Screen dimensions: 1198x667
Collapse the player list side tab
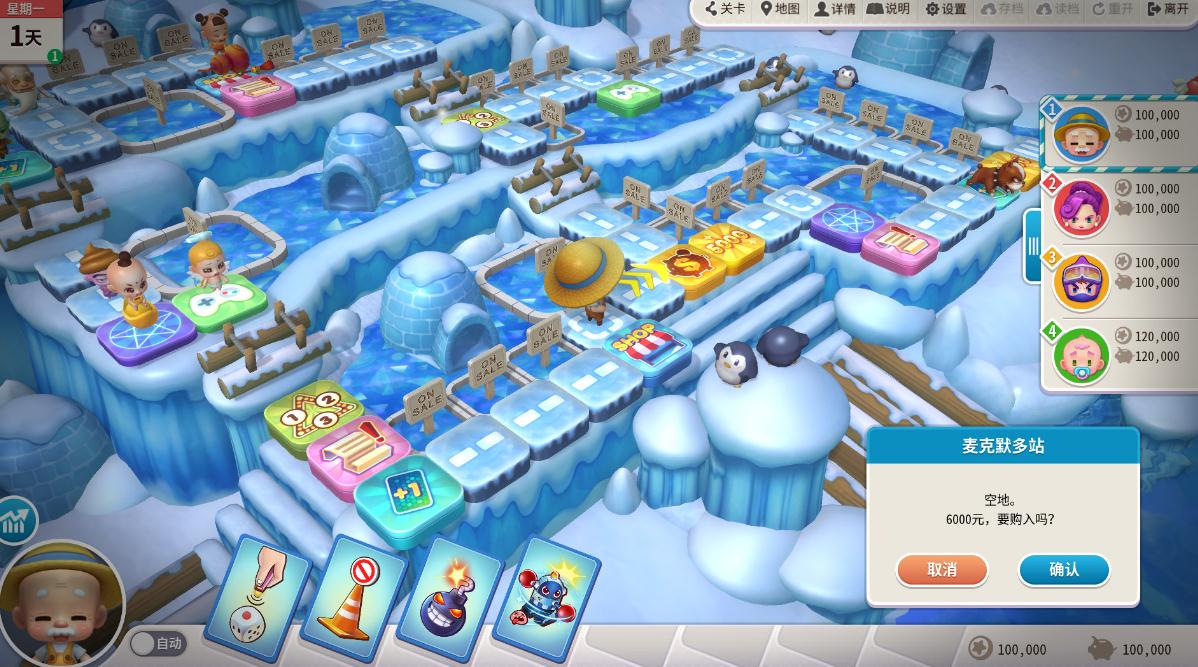tap(1033, 246)
